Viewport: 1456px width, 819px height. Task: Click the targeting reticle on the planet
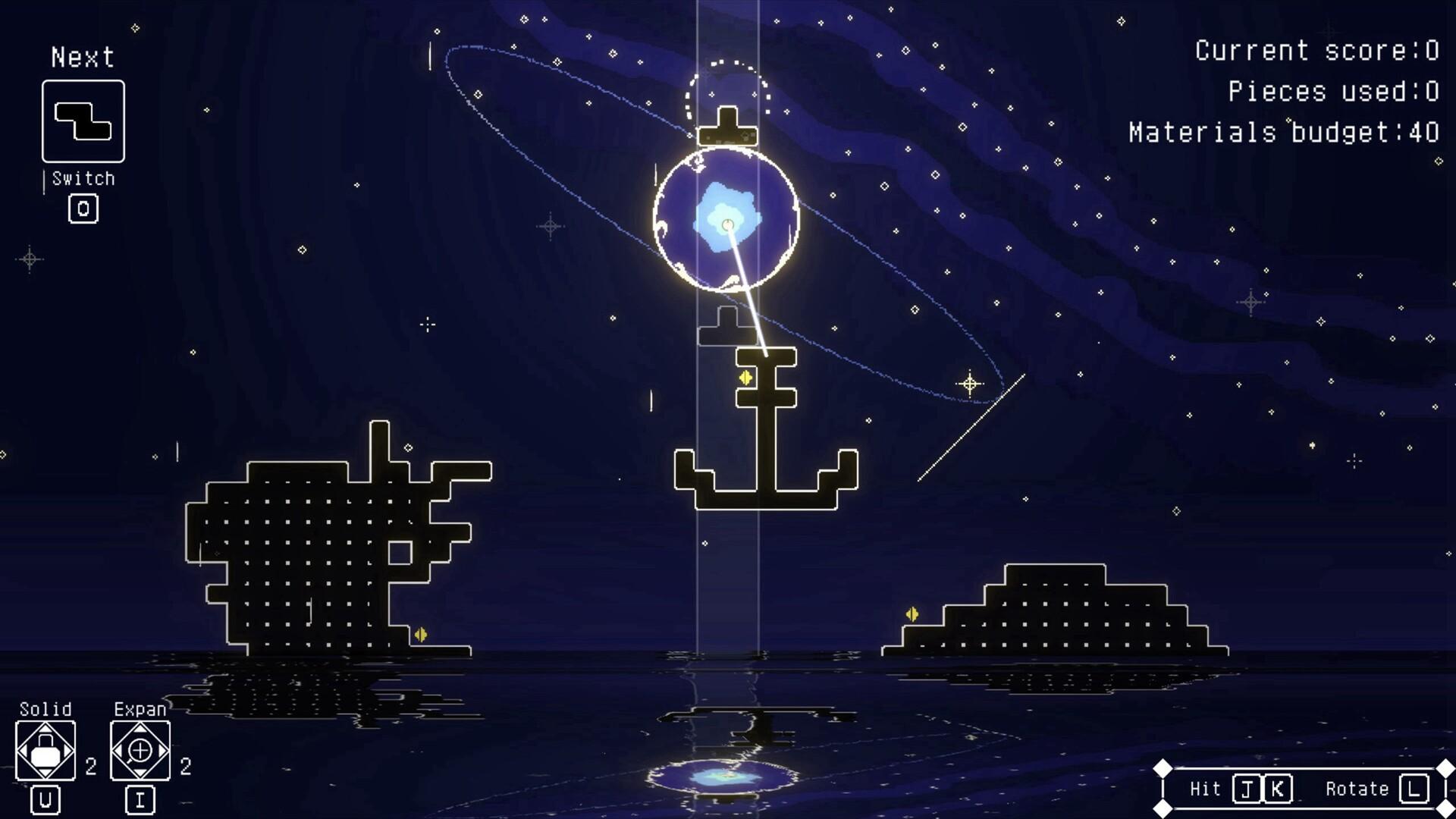coord(726,223)
